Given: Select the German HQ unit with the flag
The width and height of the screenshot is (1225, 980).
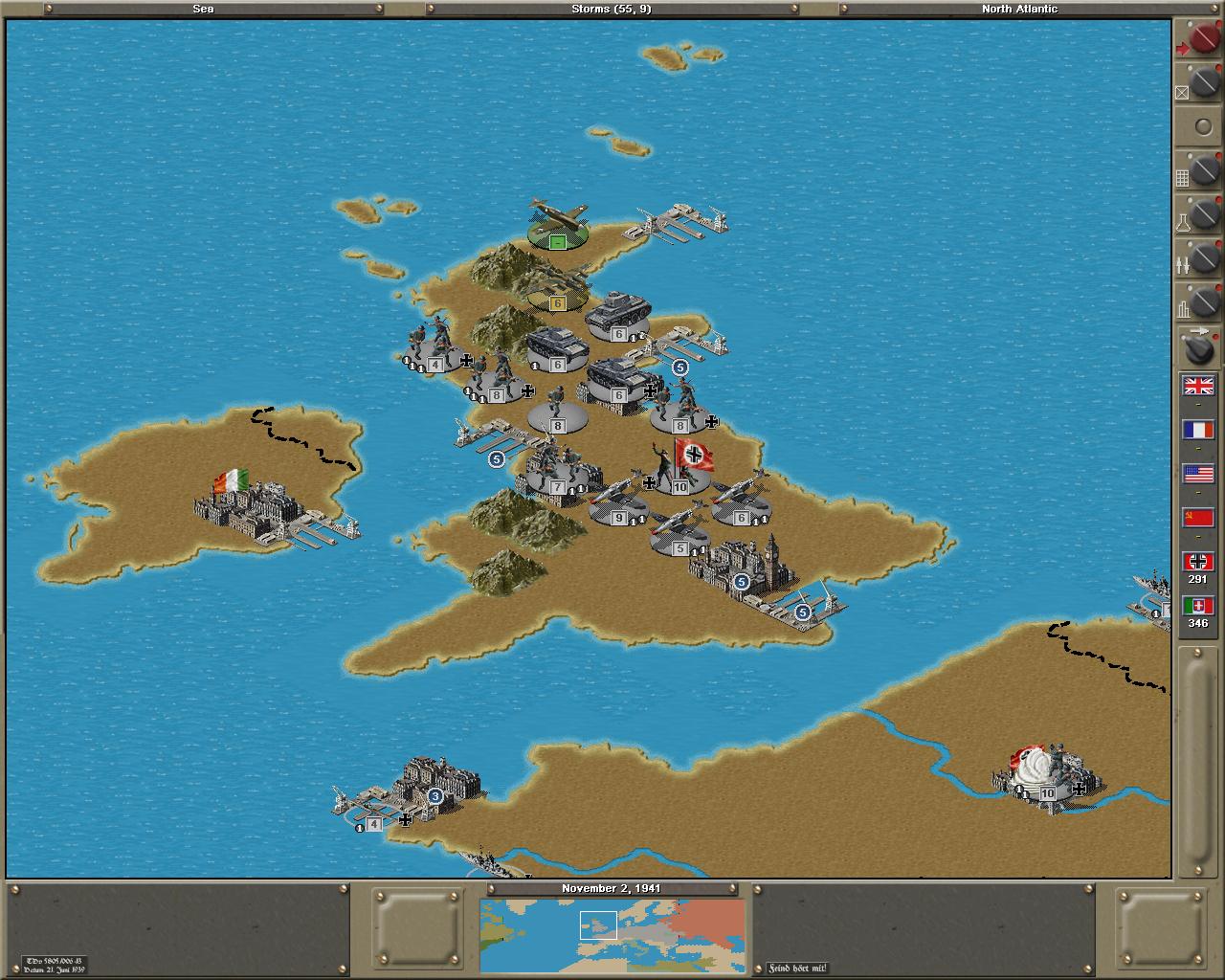Looking at the screenshot, I should point(680,469).
